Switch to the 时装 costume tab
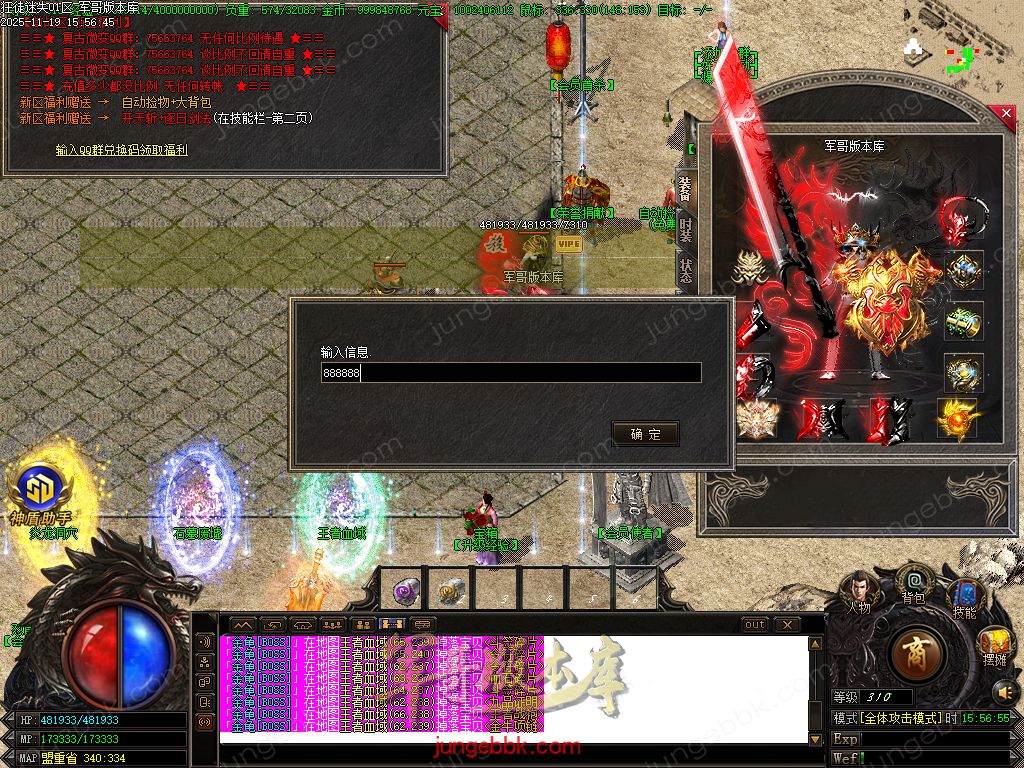This screenshot has height=768, width=1024. pos(686,231)
